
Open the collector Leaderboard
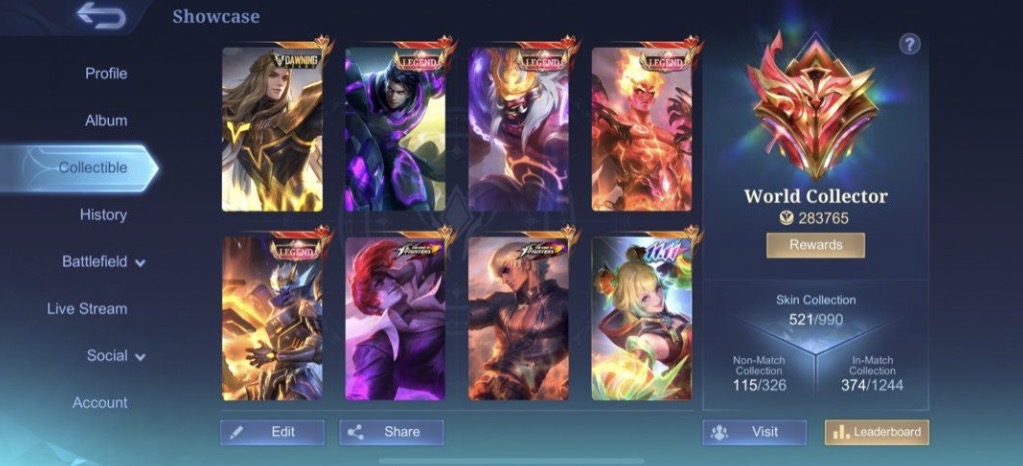tap(876, 432)
